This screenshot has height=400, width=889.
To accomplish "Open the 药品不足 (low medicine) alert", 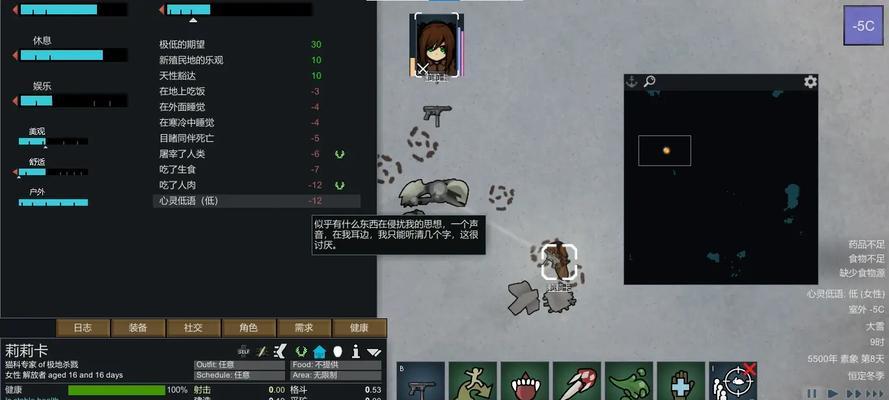I will pyautogui.click(x=866, y=244).
